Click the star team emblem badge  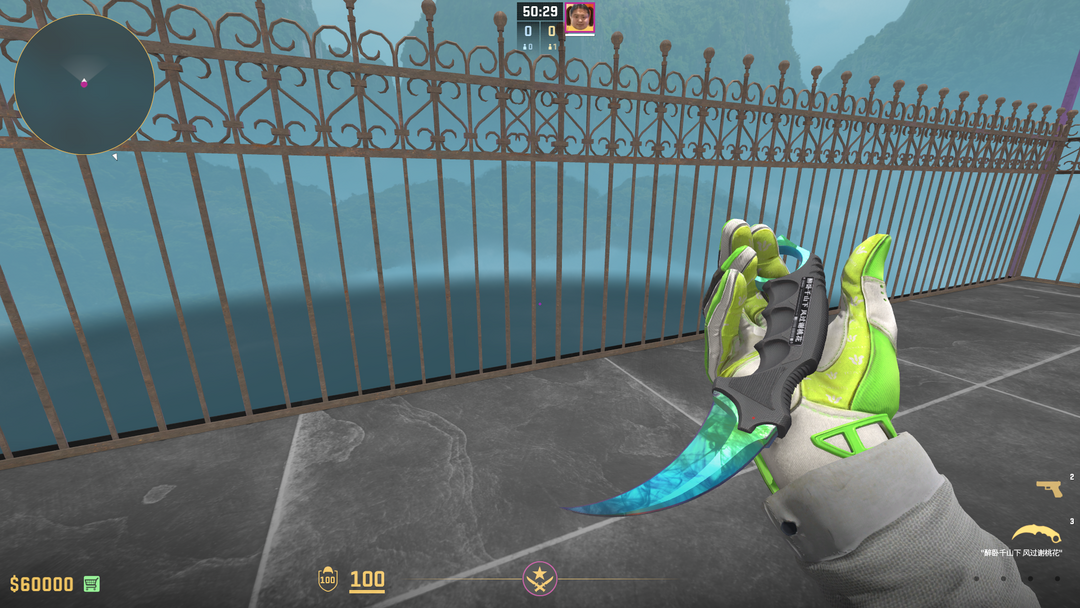(x=540, y=578)
